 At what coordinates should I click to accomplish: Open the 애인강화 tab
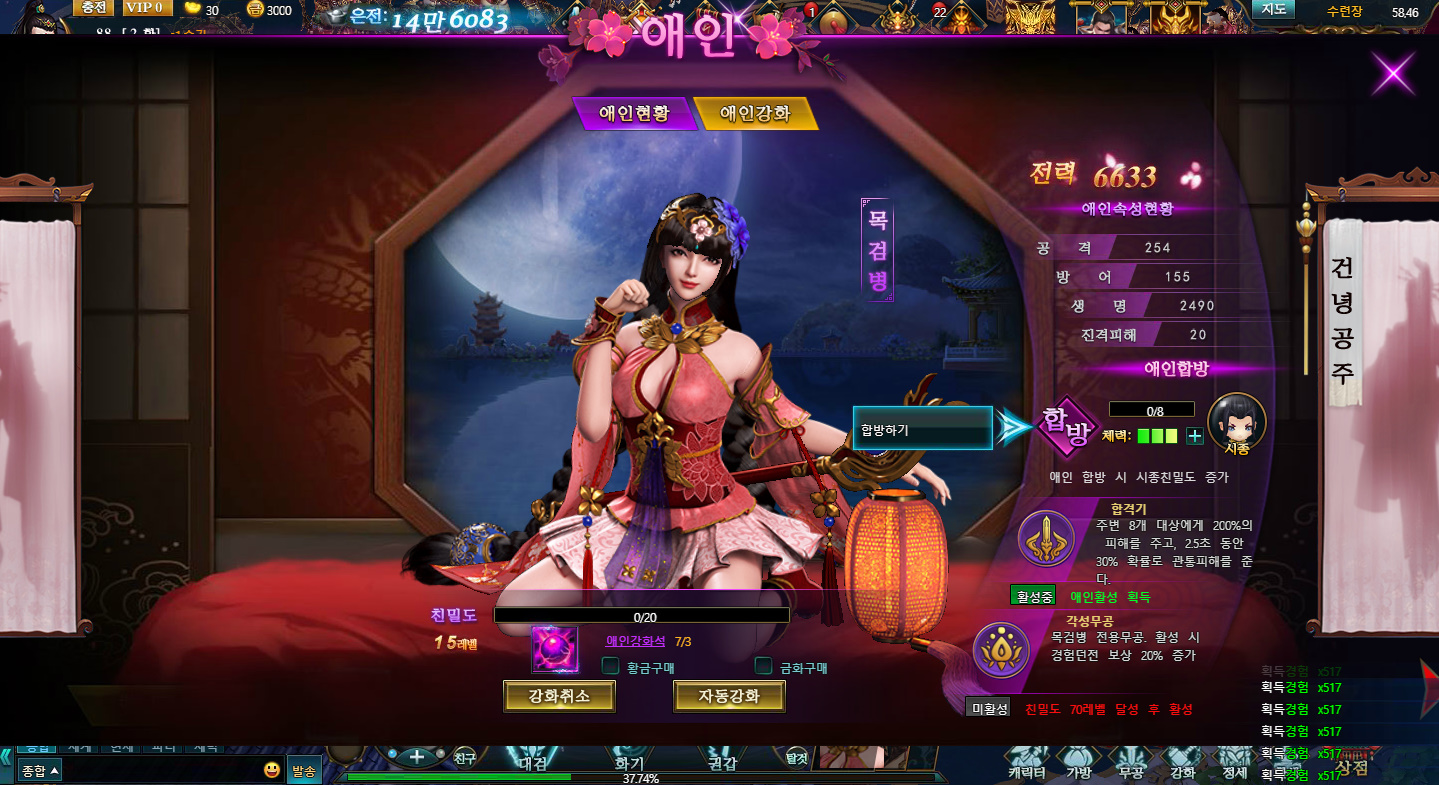tap(756, 114)
